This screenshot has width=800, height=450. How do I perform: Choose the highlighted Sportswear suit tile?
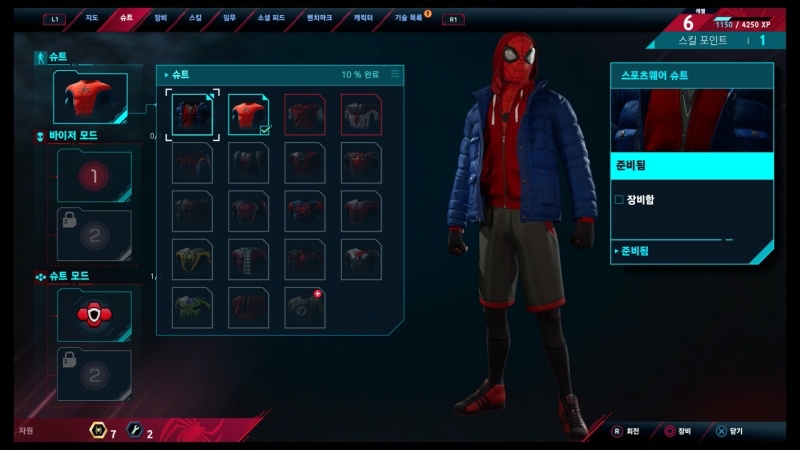pyautogui.click(x=192, y=114)
